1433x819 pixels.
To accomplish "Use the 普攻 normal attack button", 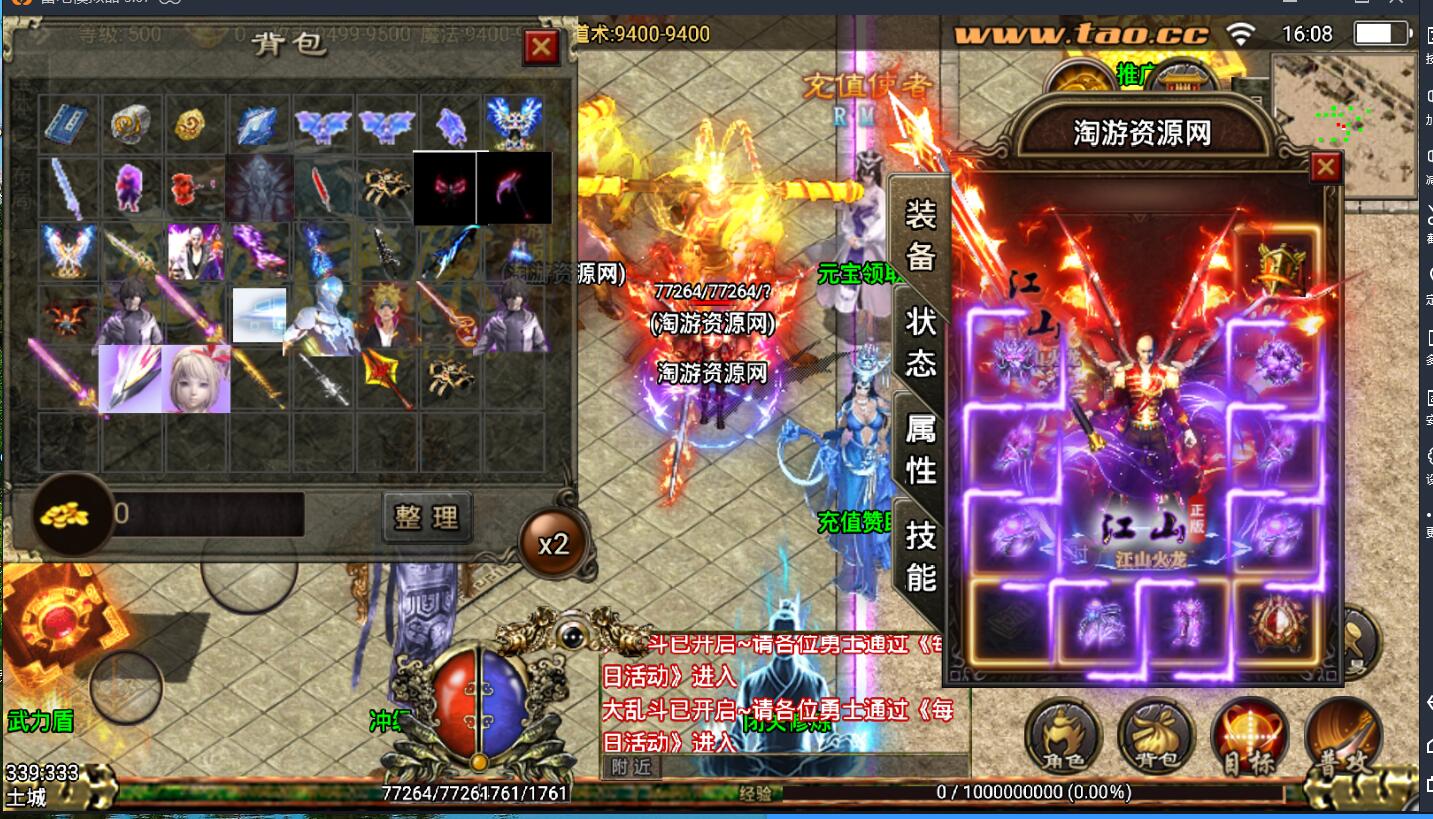I will pos(1343,737).
